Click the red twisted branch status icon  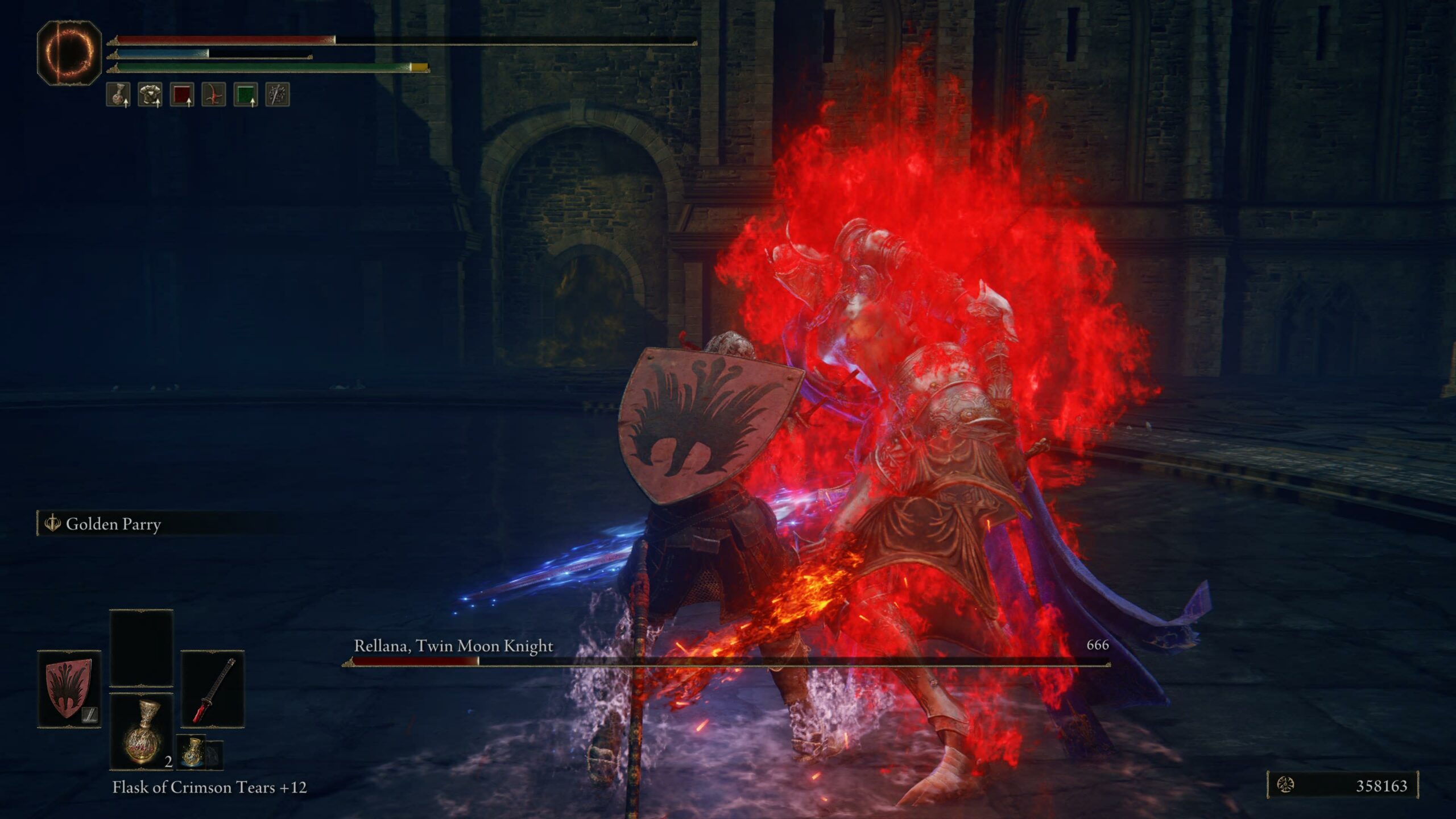point(214,94)
